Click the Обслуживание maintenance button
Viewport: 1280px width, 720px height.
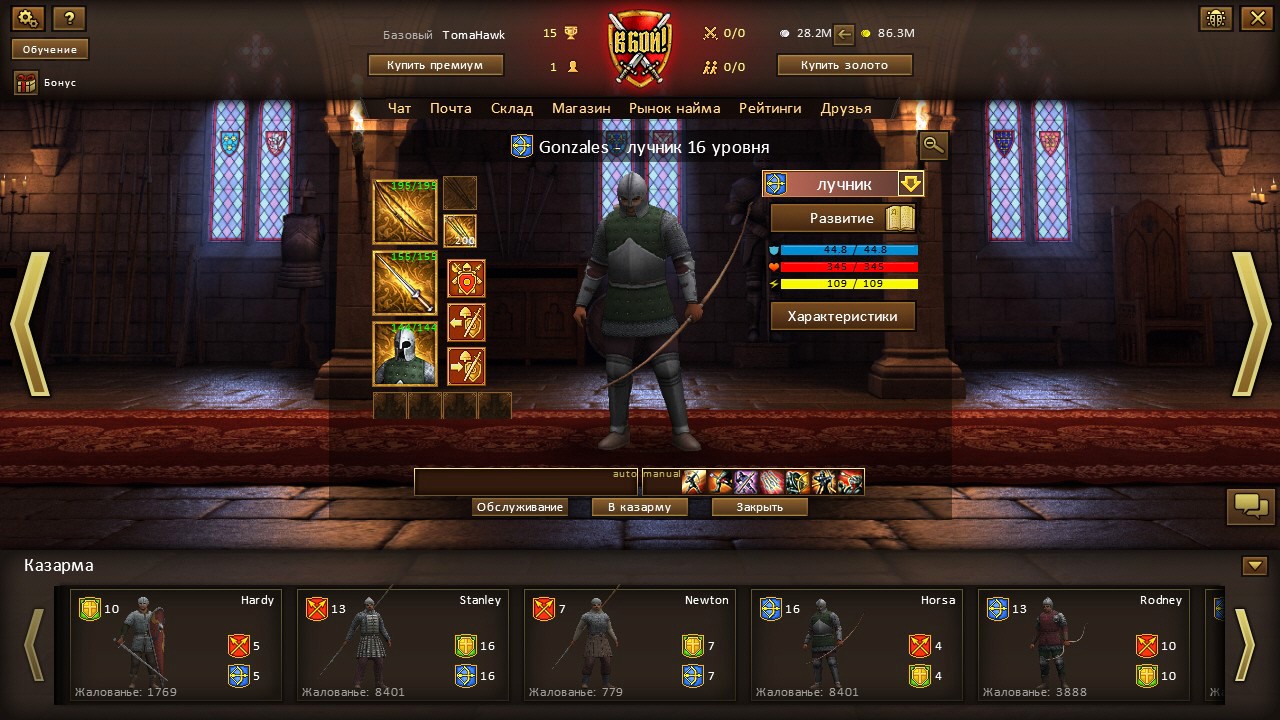pos(520,507)
